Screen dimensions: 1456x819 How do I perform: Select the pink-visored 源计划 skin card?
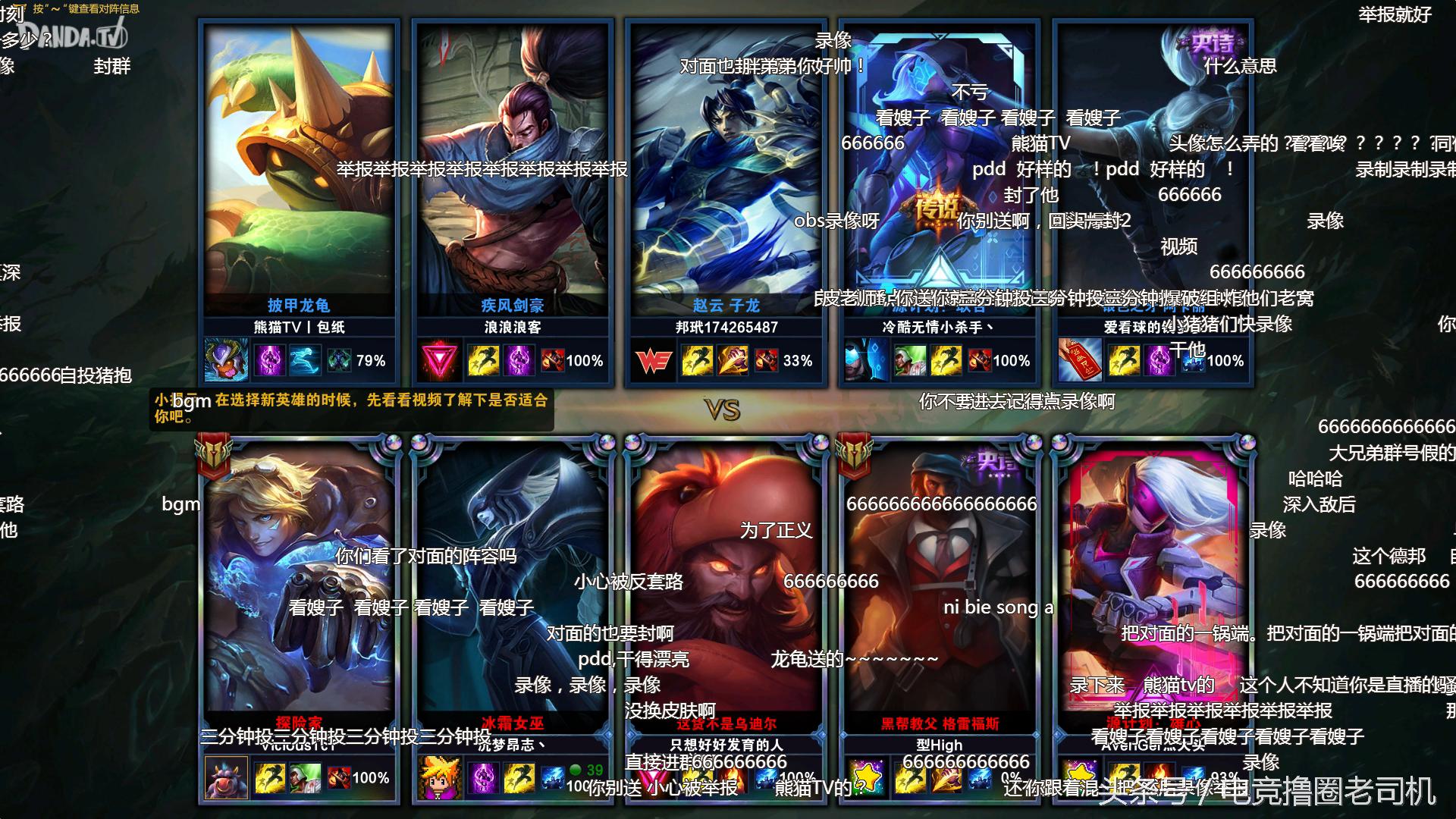[1153, 576]
